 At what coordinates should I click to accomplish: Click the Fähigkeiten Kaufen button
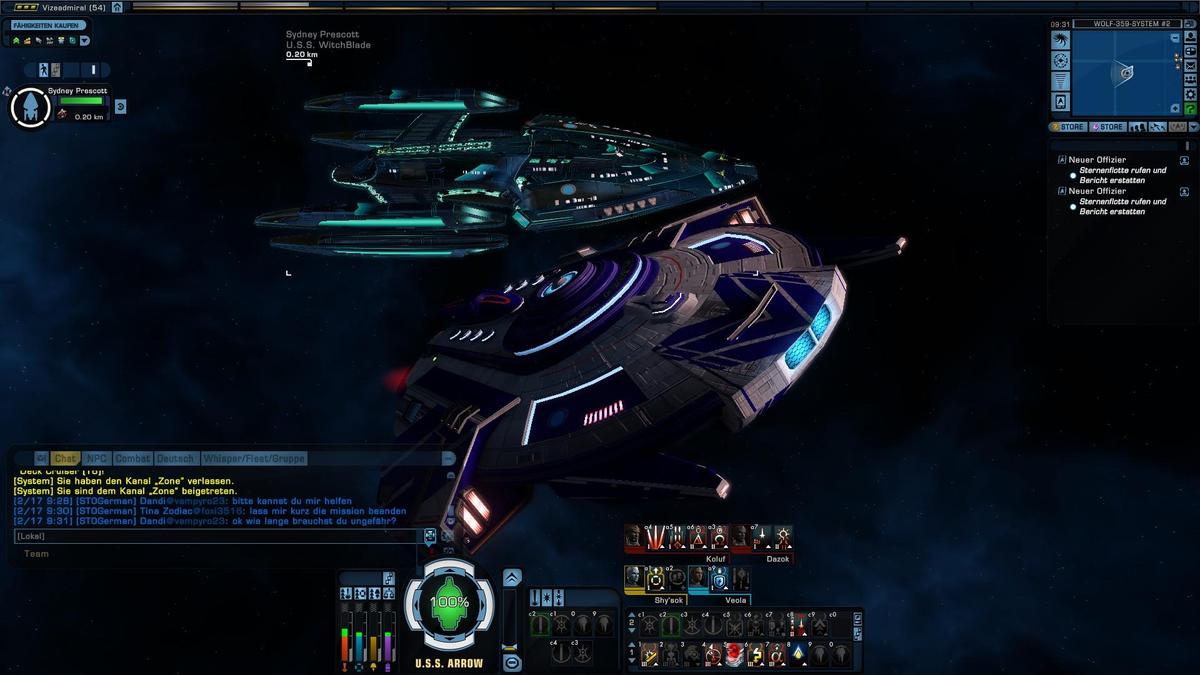(x=46, y=25)
